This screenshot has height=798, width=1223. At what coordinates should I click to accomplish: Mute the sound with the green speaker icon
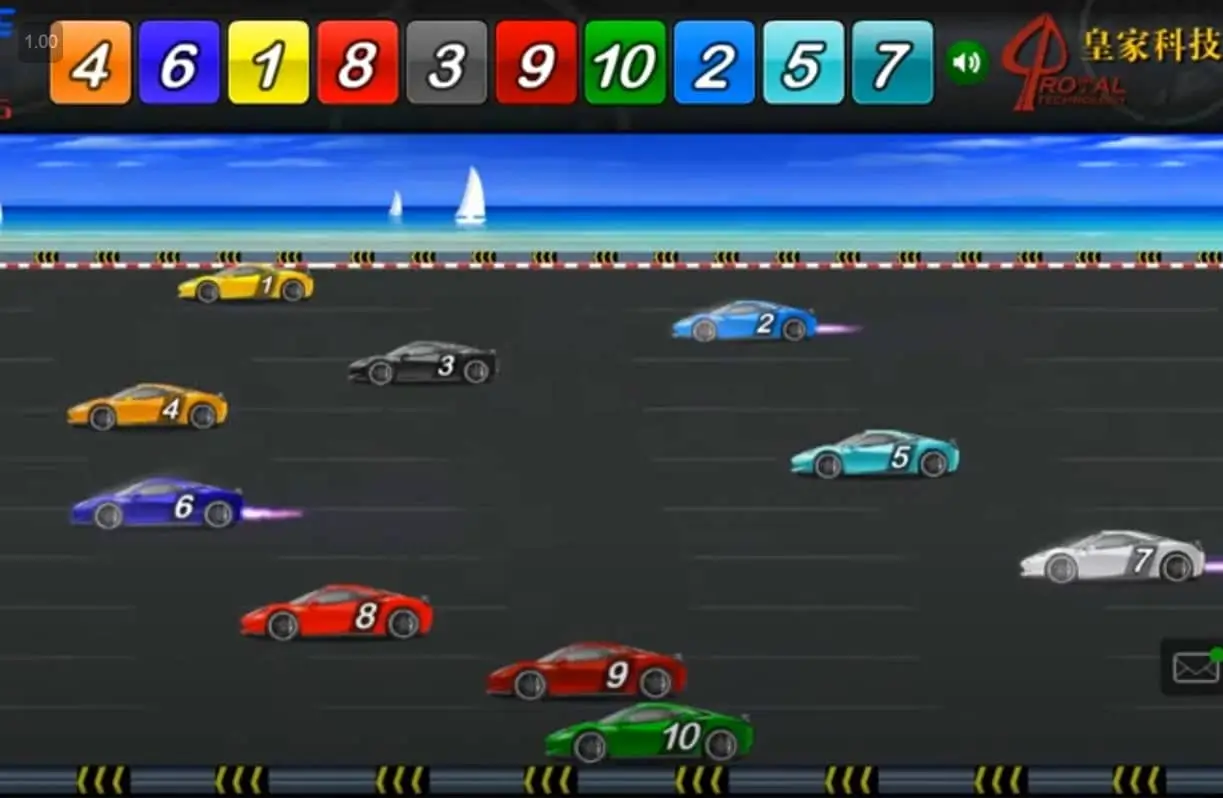tap(966, 62)
